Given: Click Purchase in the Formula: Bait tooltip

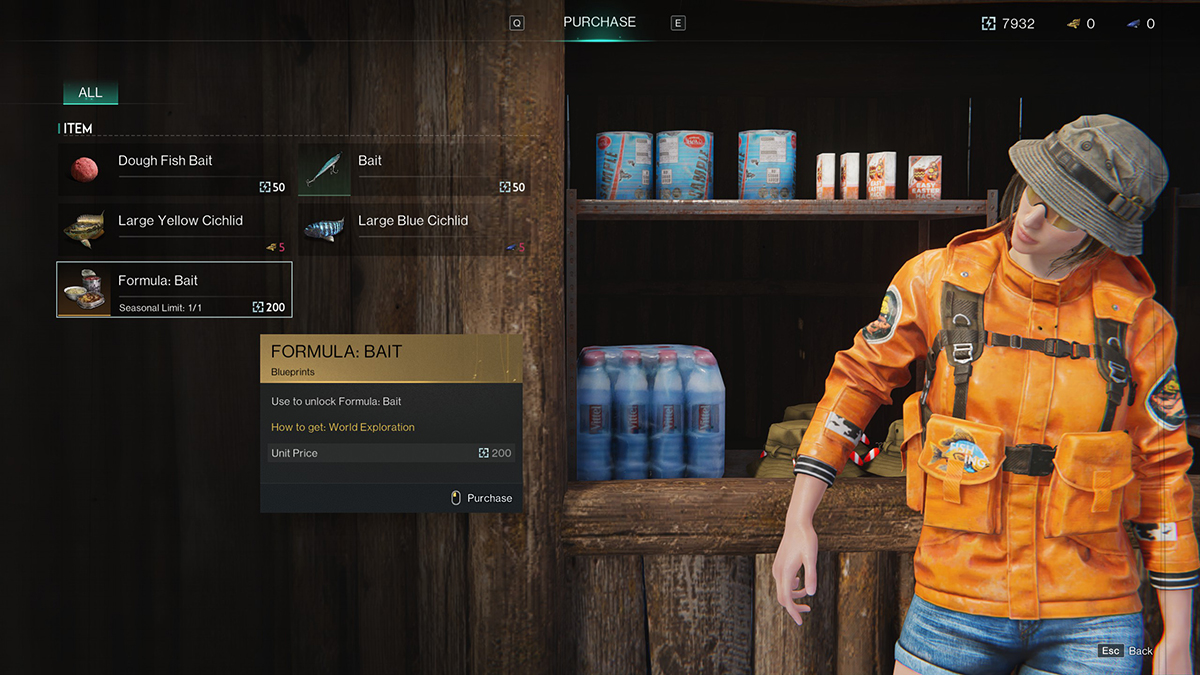Looking at the screenshot, I should click(x=481, y=498).
